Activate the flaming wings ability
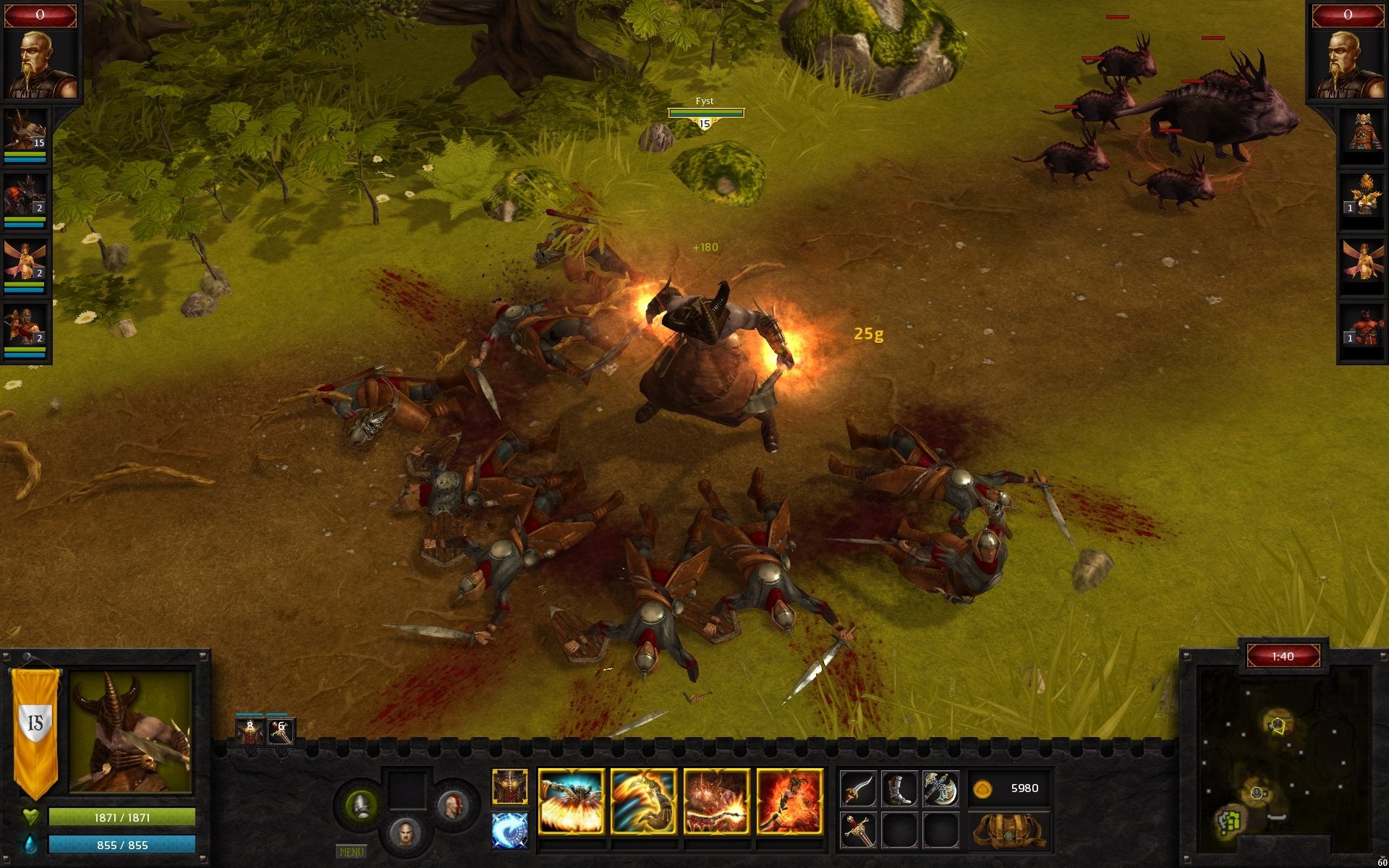The width and height of the screenshot is (1389, 868). pos(571,801)
